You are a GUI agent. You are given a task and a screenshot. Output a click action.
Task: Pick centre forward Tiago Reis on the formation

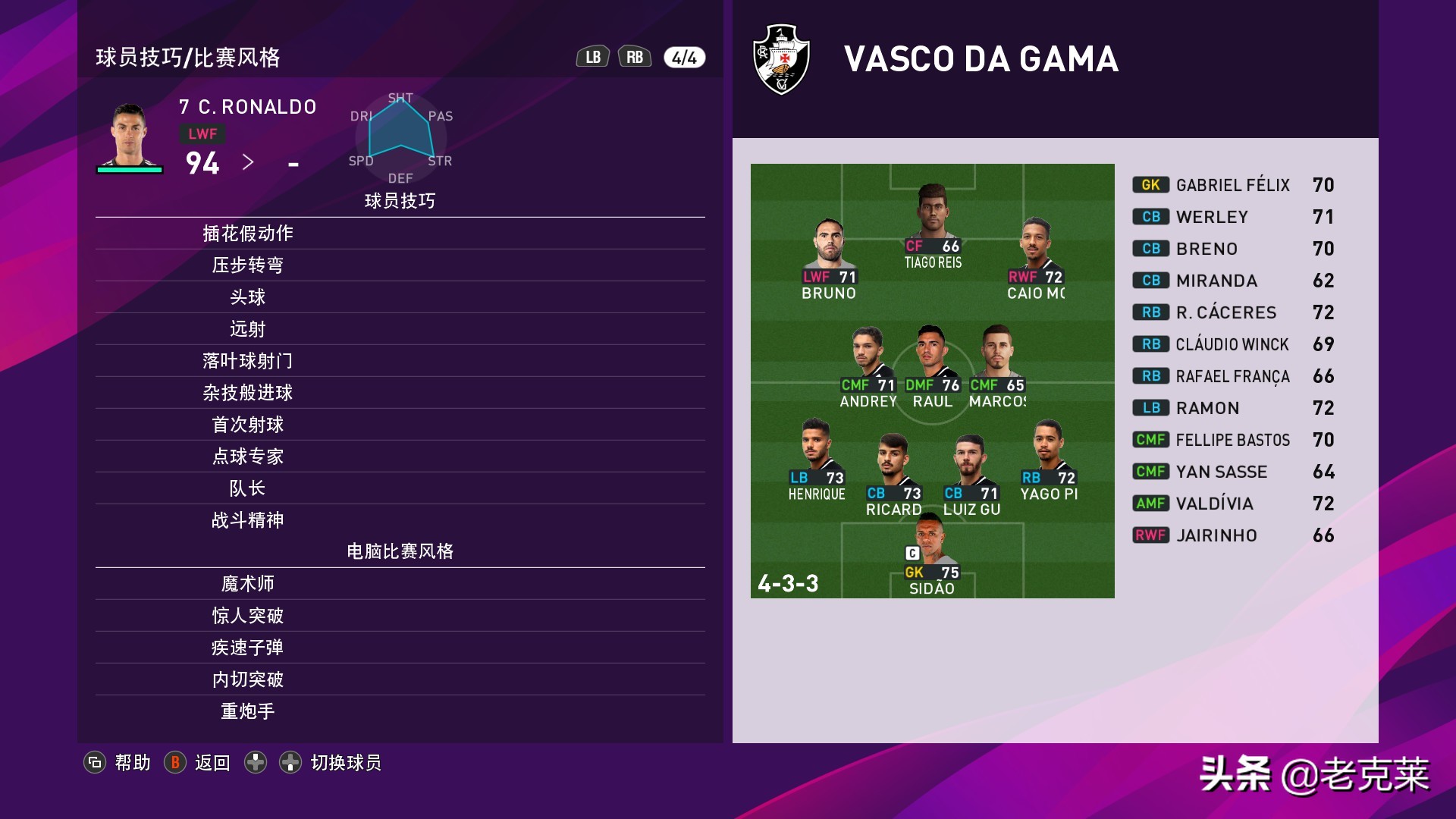[932, 226]
